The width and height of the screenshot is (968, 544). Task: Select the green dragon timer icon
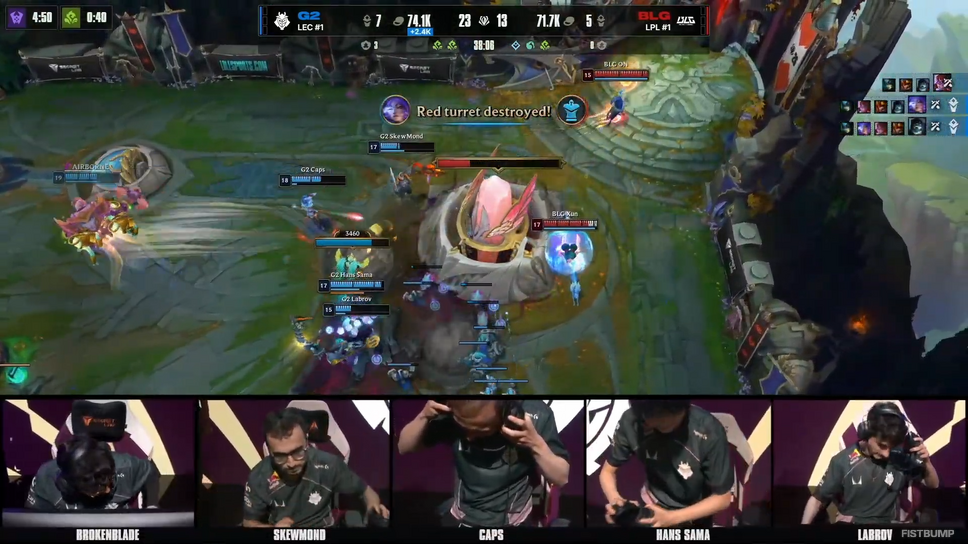point(71,18)
